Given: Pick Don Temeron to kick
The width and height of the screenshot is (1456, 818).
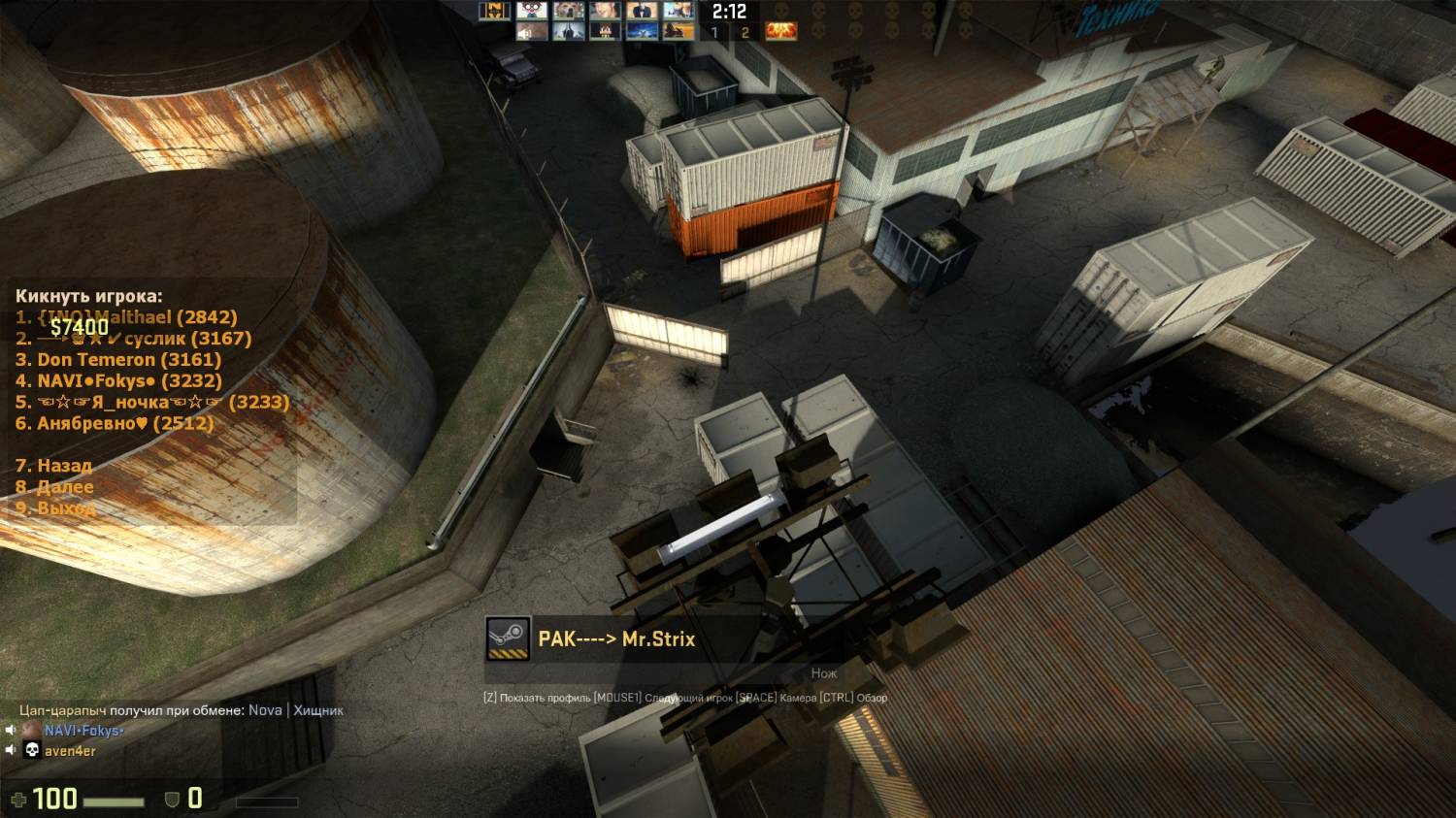Looking at the screenshot, I should tap(118, 360).
